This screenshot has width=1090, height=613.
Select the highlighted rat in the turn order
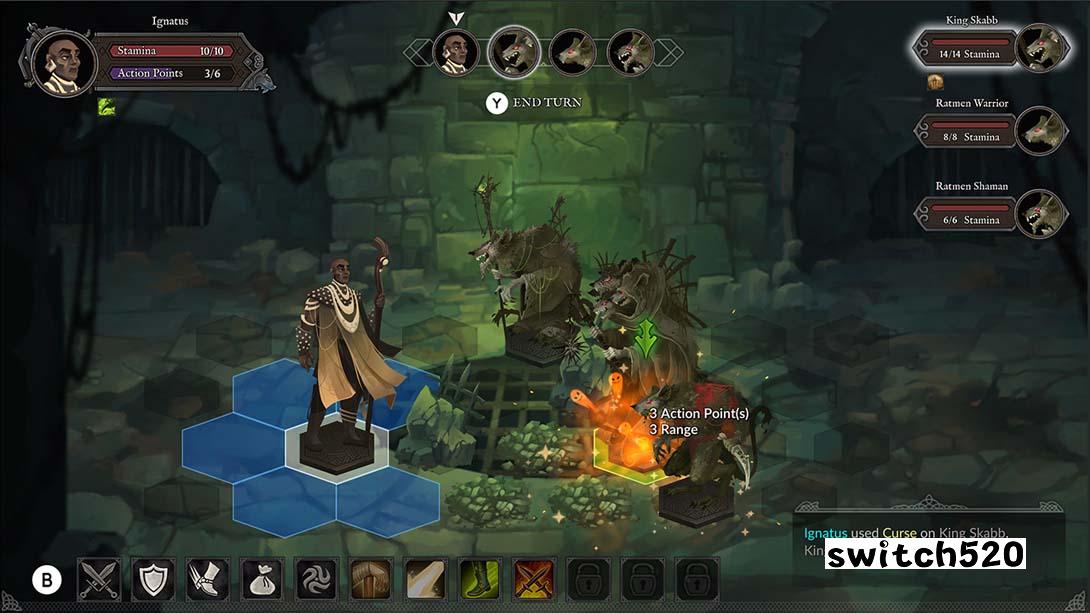(515, 51)
